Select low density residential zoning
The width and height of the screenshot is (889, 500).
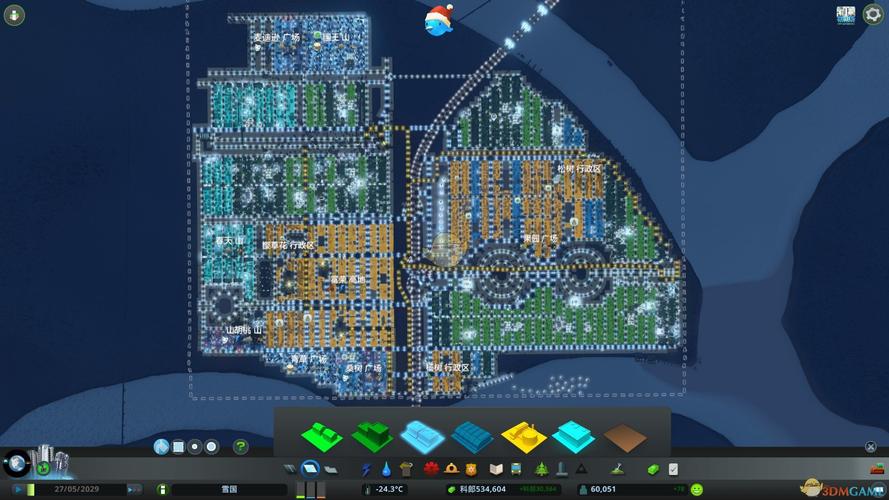pos(322,435)
